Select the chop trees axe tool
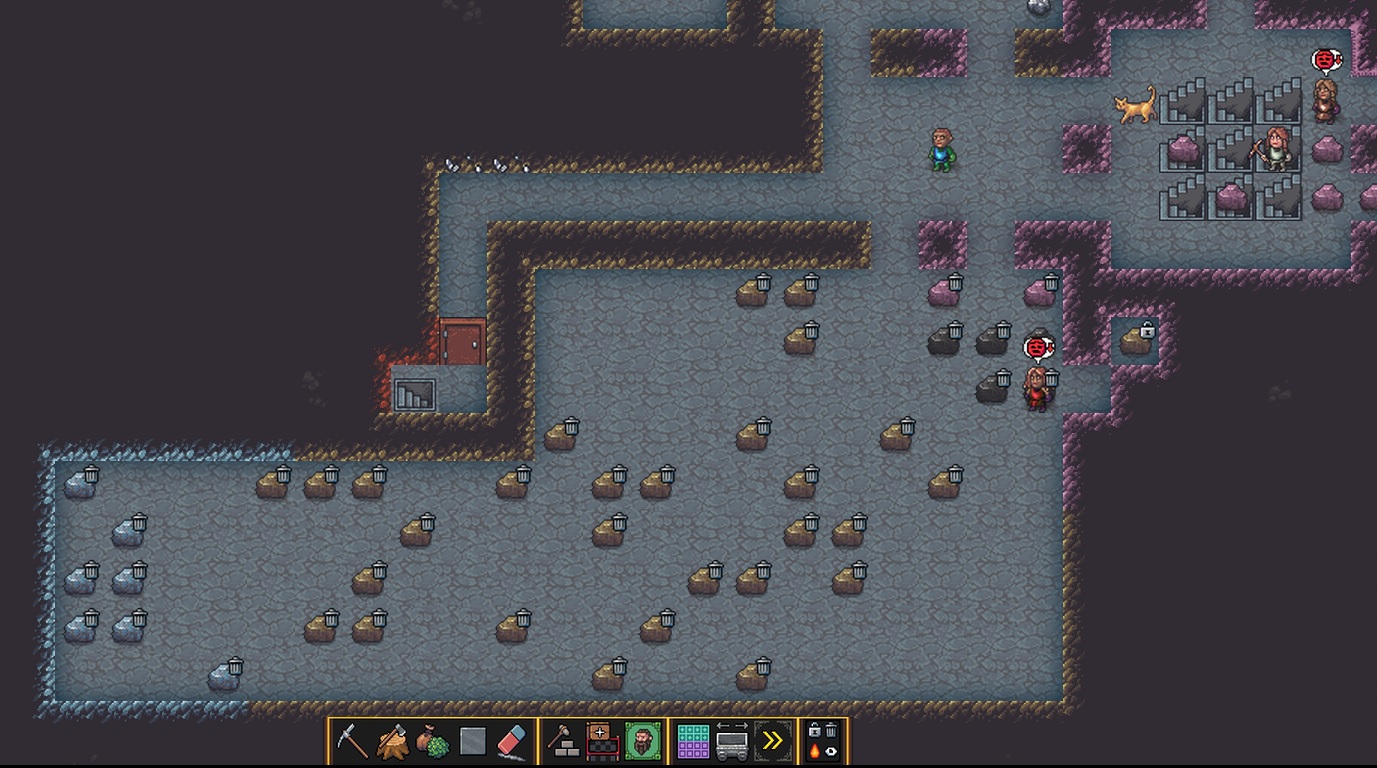This screenshot has width=1377, height=768. coord(390,740)
